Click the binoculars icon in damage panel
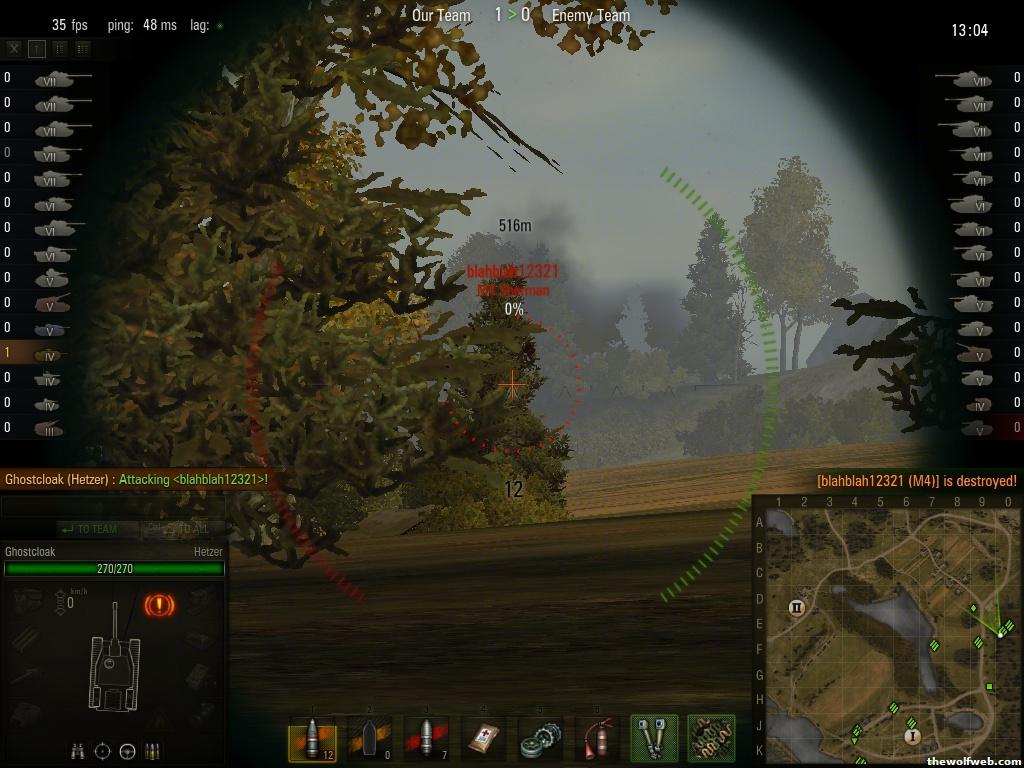Screen dimensions: 1024x768 pos(77,751)
